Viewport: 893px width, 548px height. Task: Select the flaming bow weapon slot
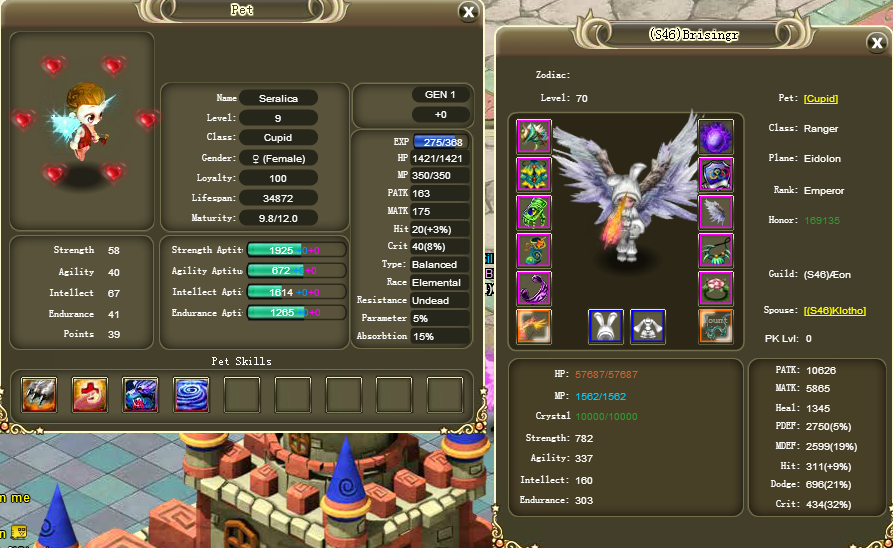(x=534, y=326)
